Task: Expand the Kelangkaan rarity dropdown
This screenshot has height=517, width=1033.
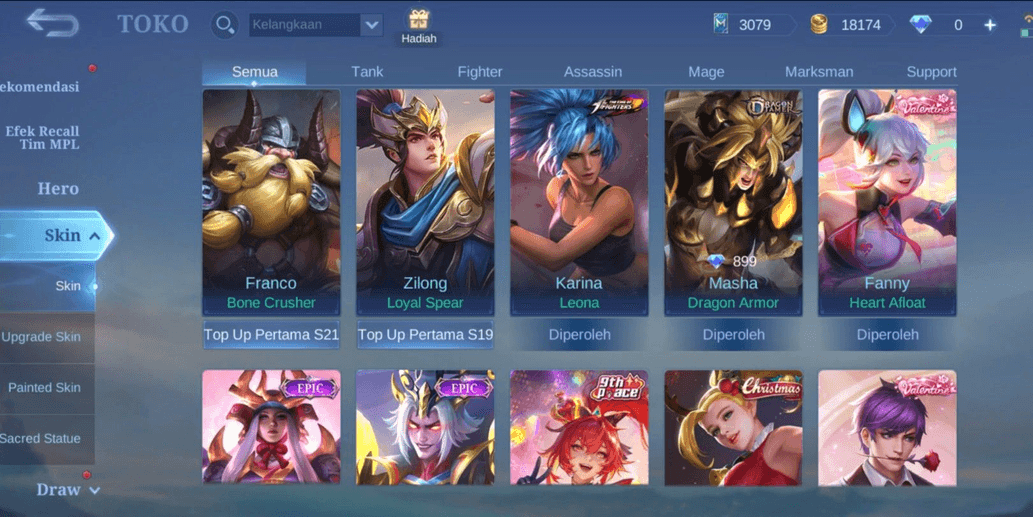Action: (x=372, y=25)
